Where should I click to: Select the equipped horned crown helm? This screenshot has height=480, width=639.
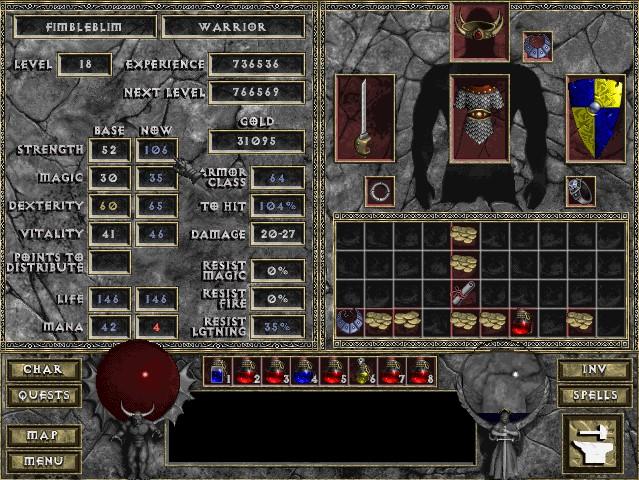[x=481, y=31]
